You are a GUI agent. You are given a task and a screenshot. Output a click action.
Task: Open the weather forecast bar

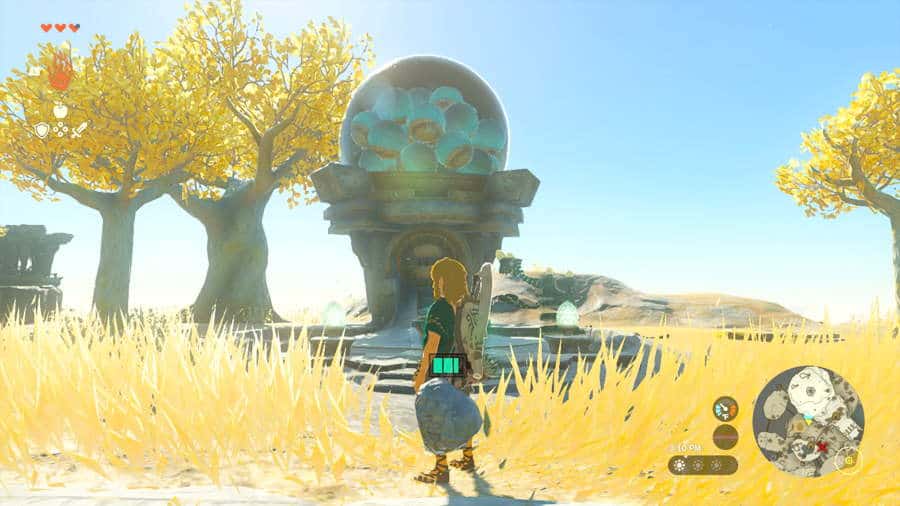(x=703, y=465)
